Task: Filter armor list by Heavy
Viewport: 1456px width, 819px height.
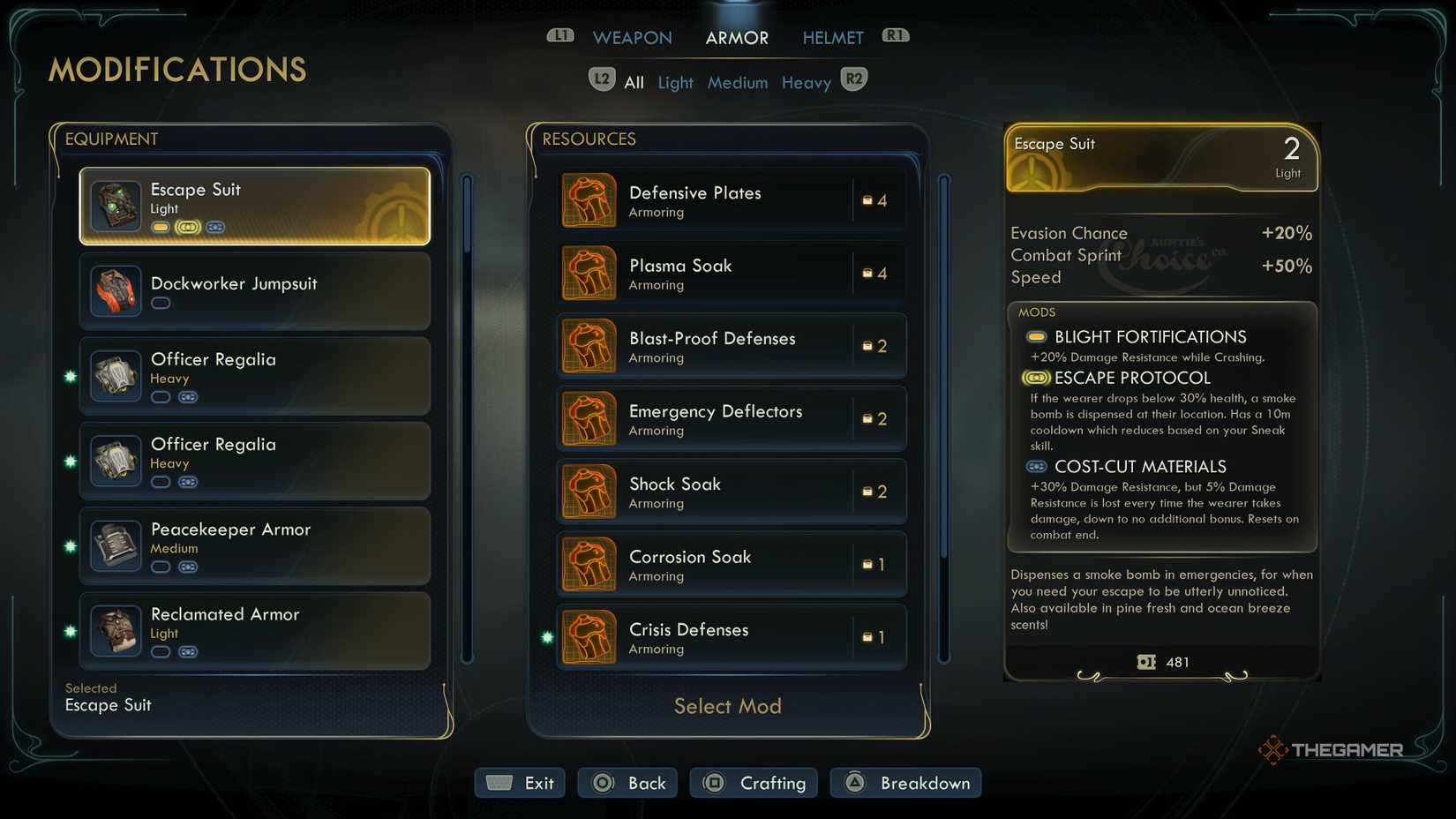Action: 806,82
